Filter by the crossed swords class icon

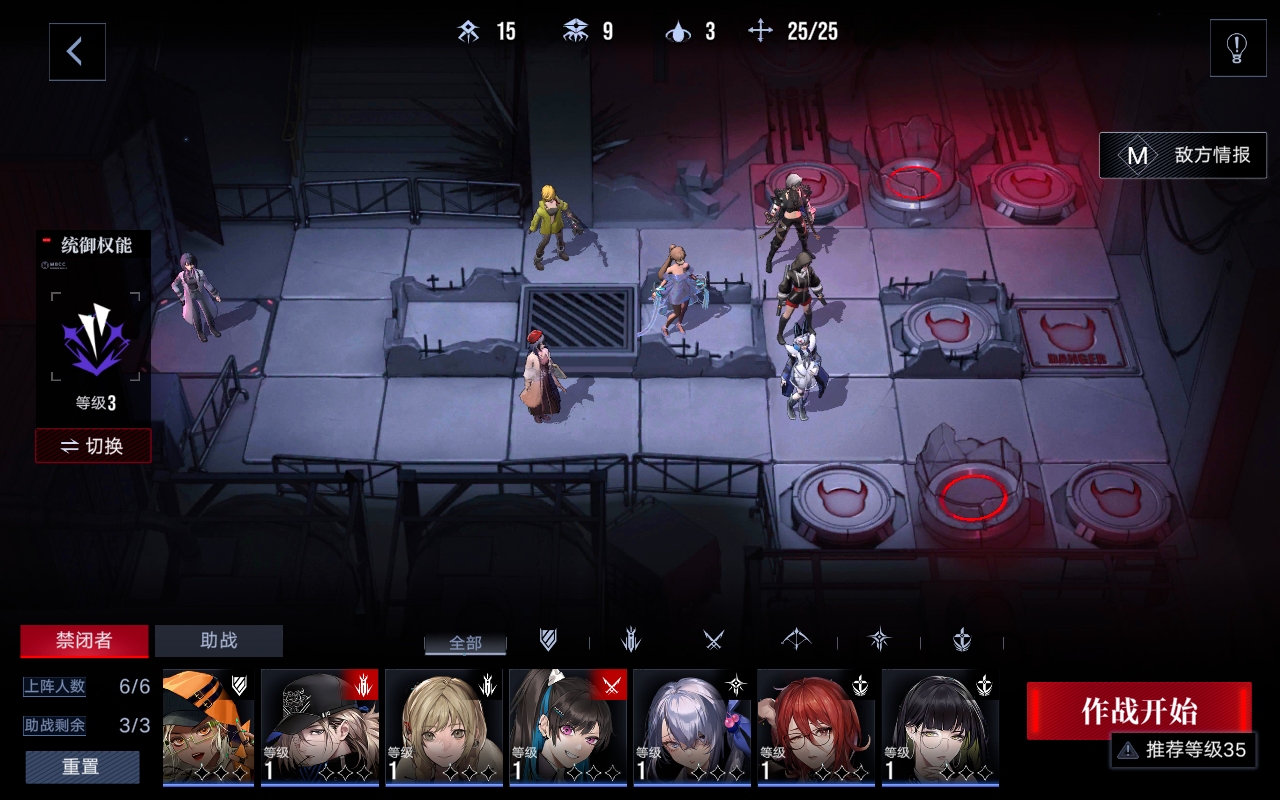coord(713,640)
